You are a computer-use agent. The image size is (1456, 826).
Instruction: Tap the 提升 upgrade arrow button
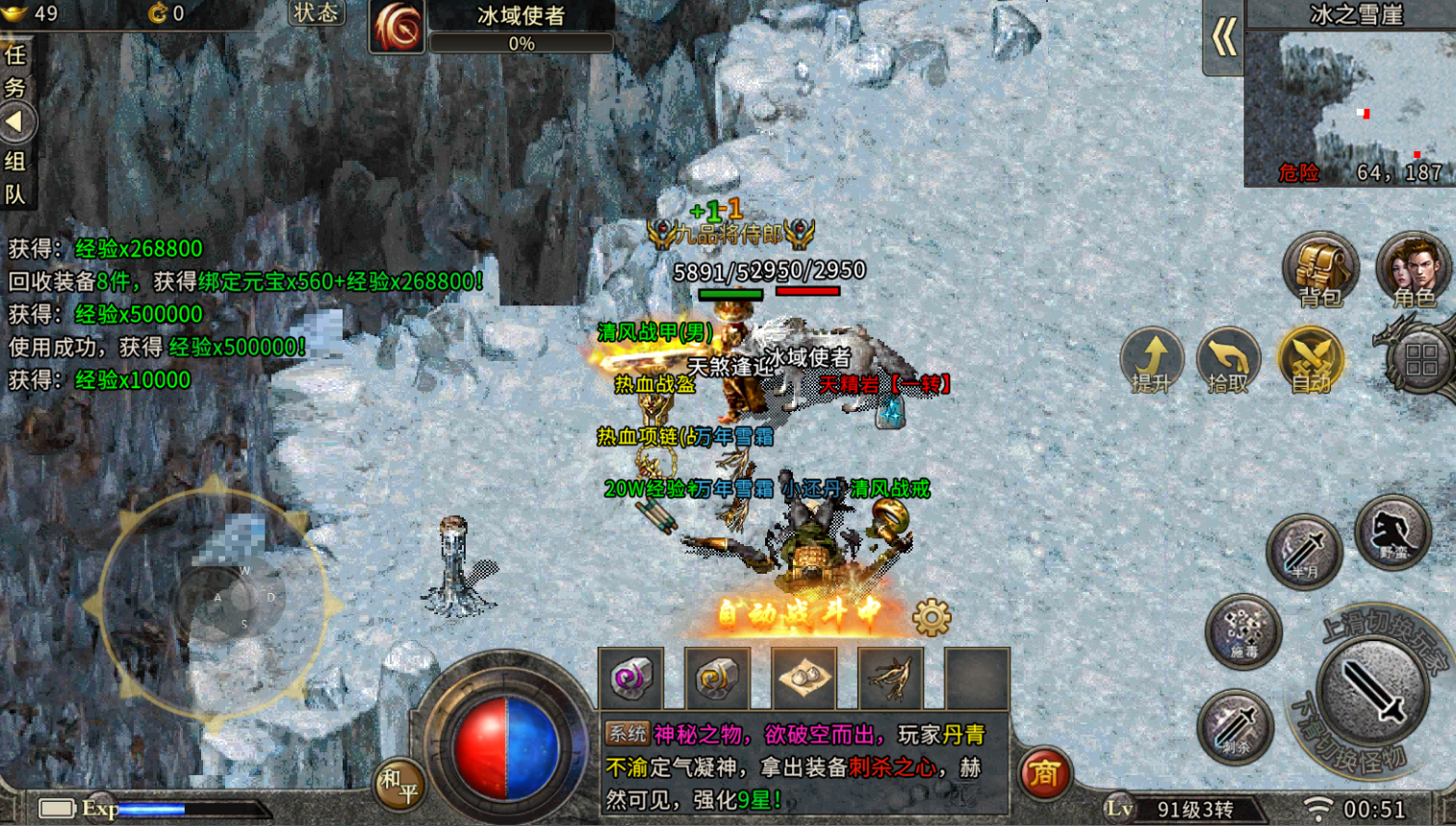(1151, 360)
